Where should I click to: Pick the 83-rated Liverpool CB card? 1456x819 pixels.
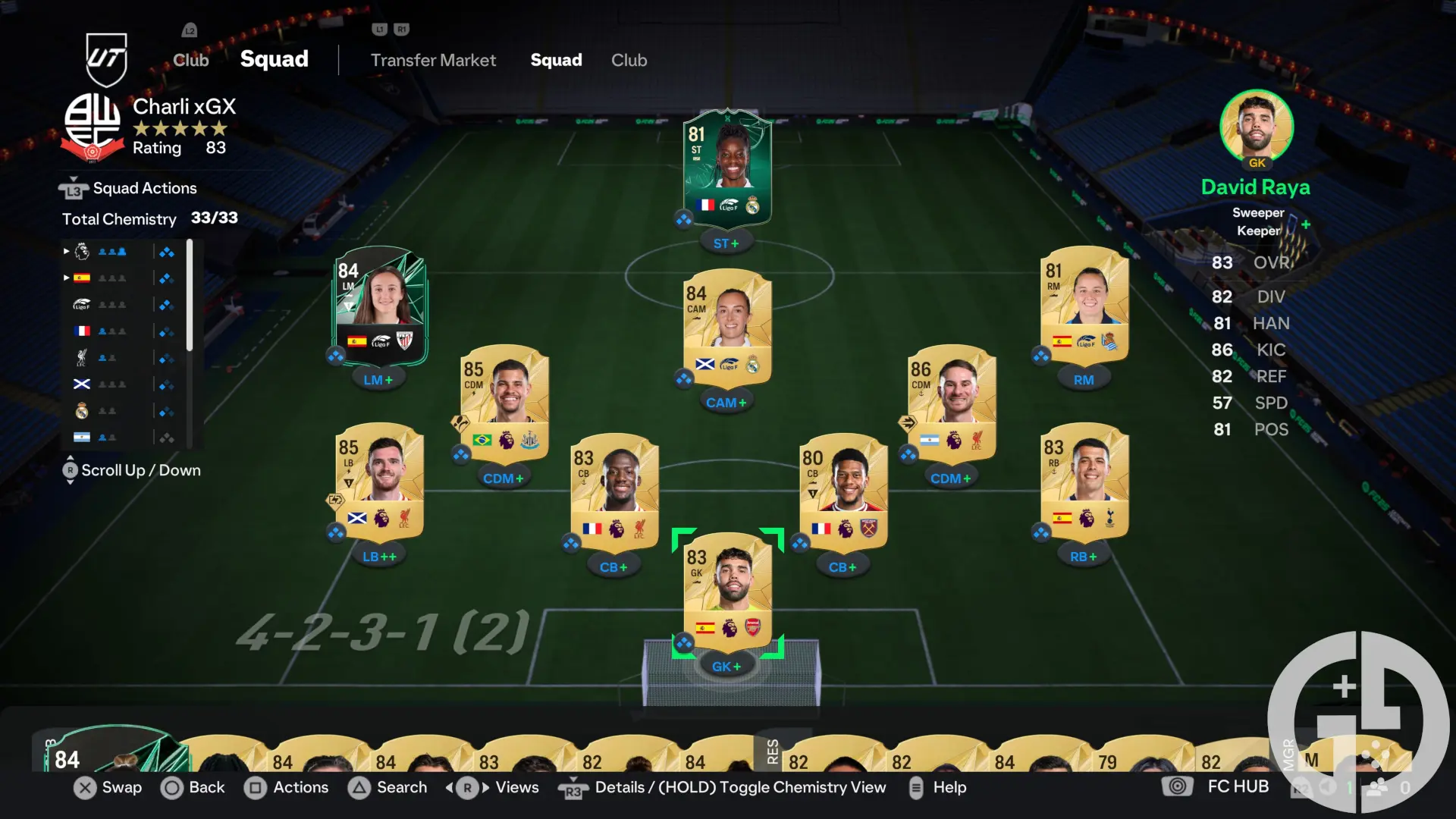tap(614, 493)
